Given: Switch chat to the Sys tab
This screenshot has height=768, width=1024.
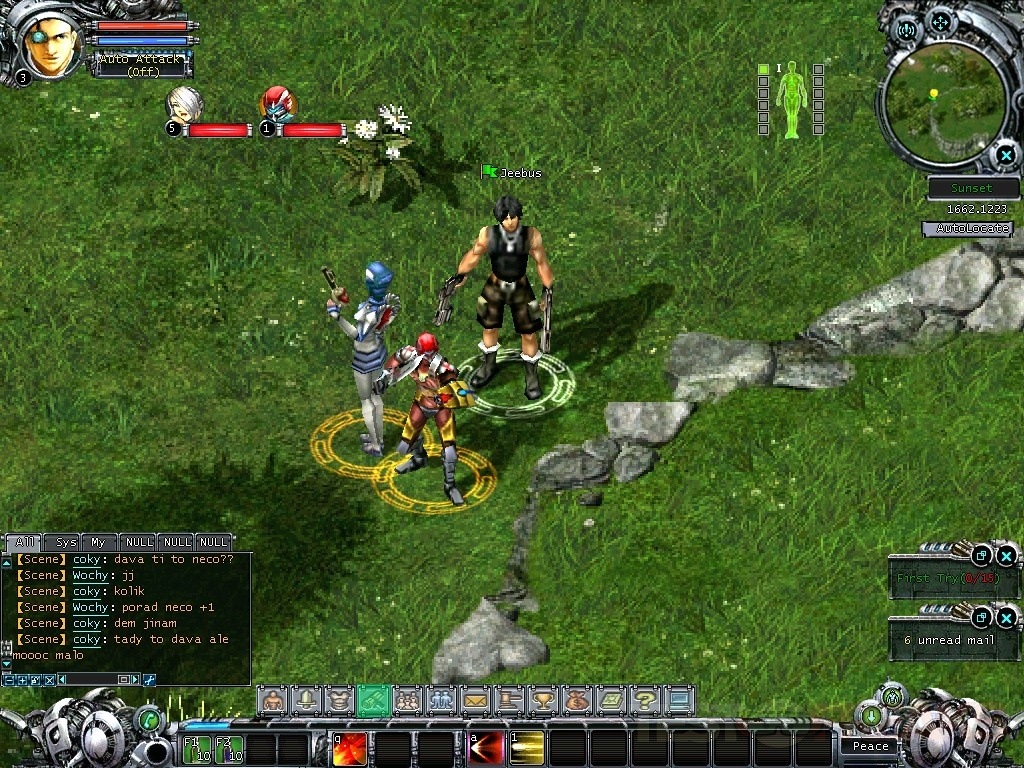Looking at the screenshot, I should pyautogui.click(x=66, y=542).
